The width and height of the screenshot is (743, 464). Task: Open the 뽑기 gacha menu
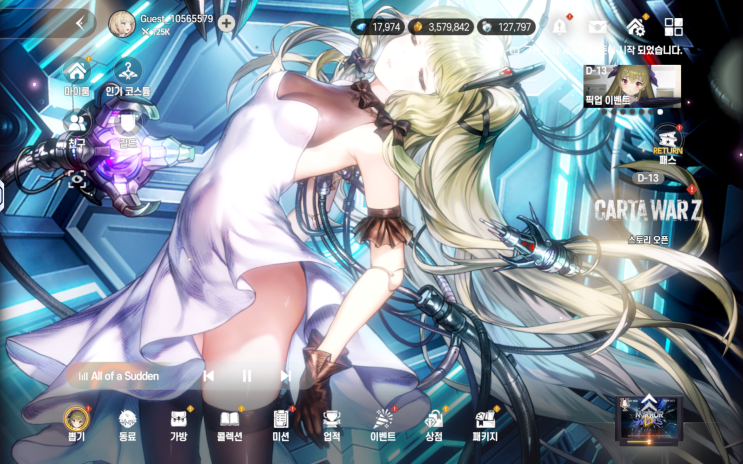tap(75, 422)
